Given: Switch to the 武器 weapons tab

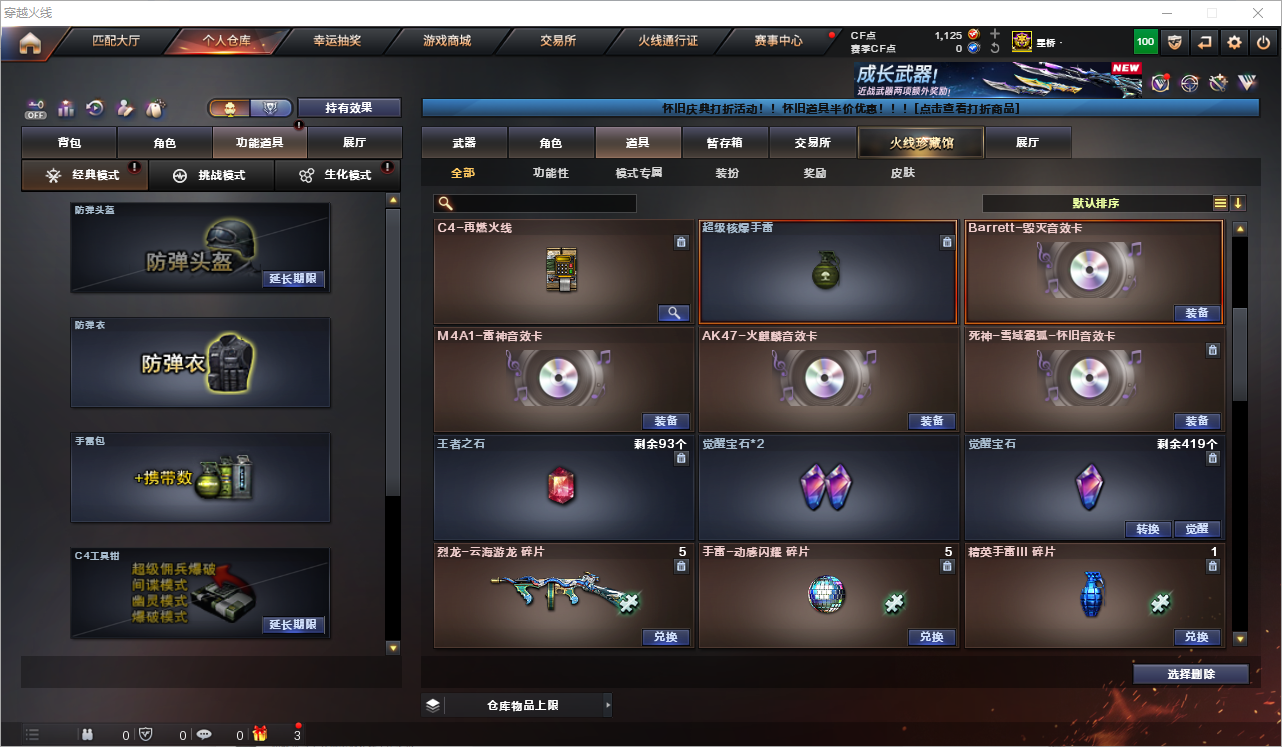Looking at the screenshot, I should point(464,143).
